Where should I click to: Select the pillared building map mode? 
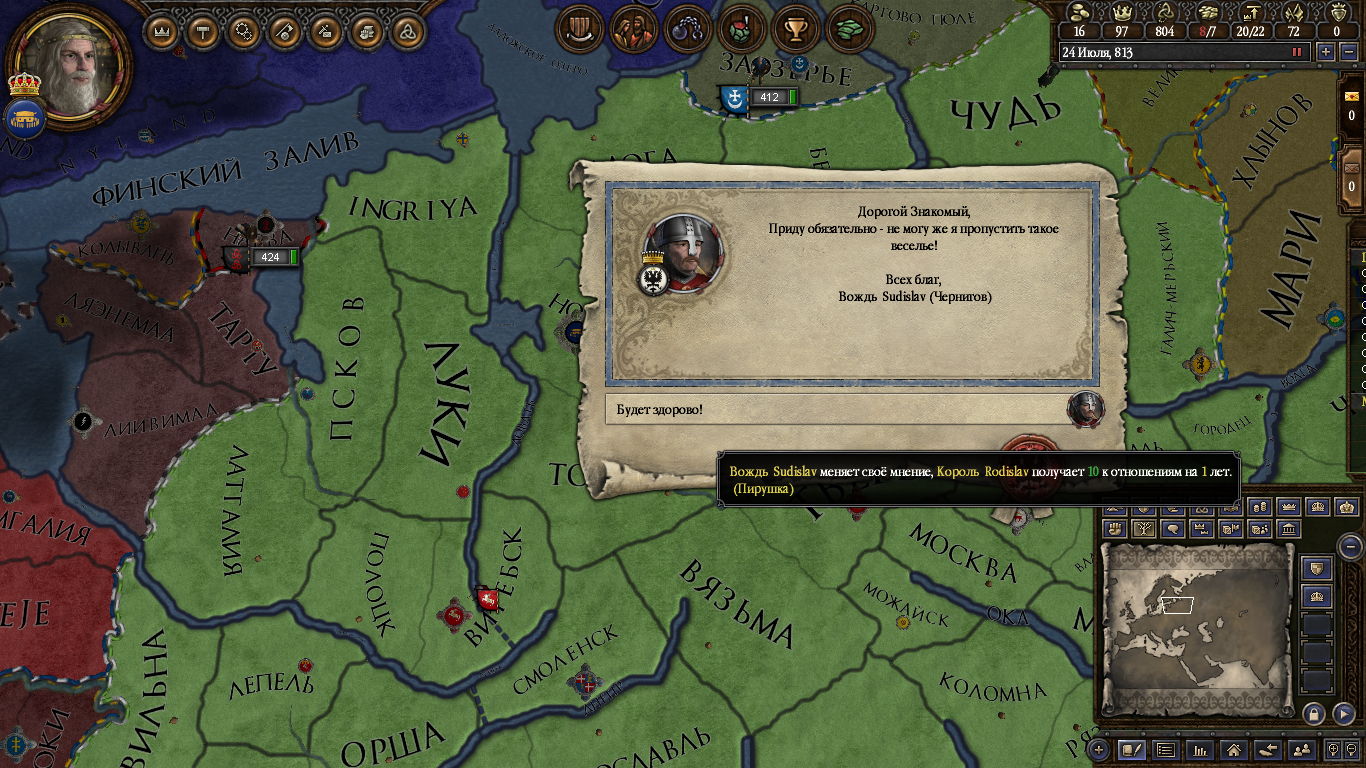click(1289, 528)
